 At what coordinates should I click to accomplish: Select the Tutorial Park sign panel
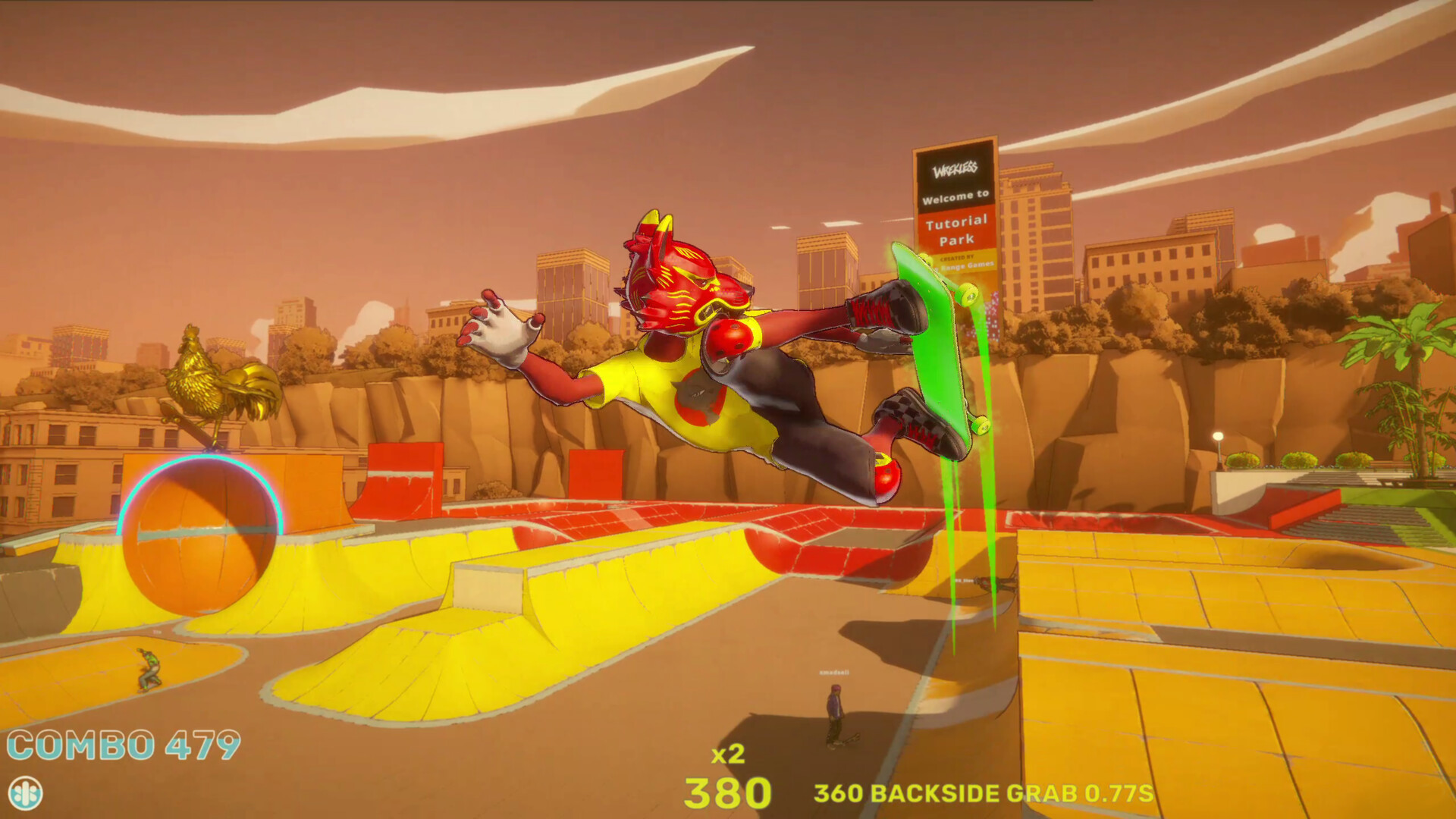click(957, 227)
